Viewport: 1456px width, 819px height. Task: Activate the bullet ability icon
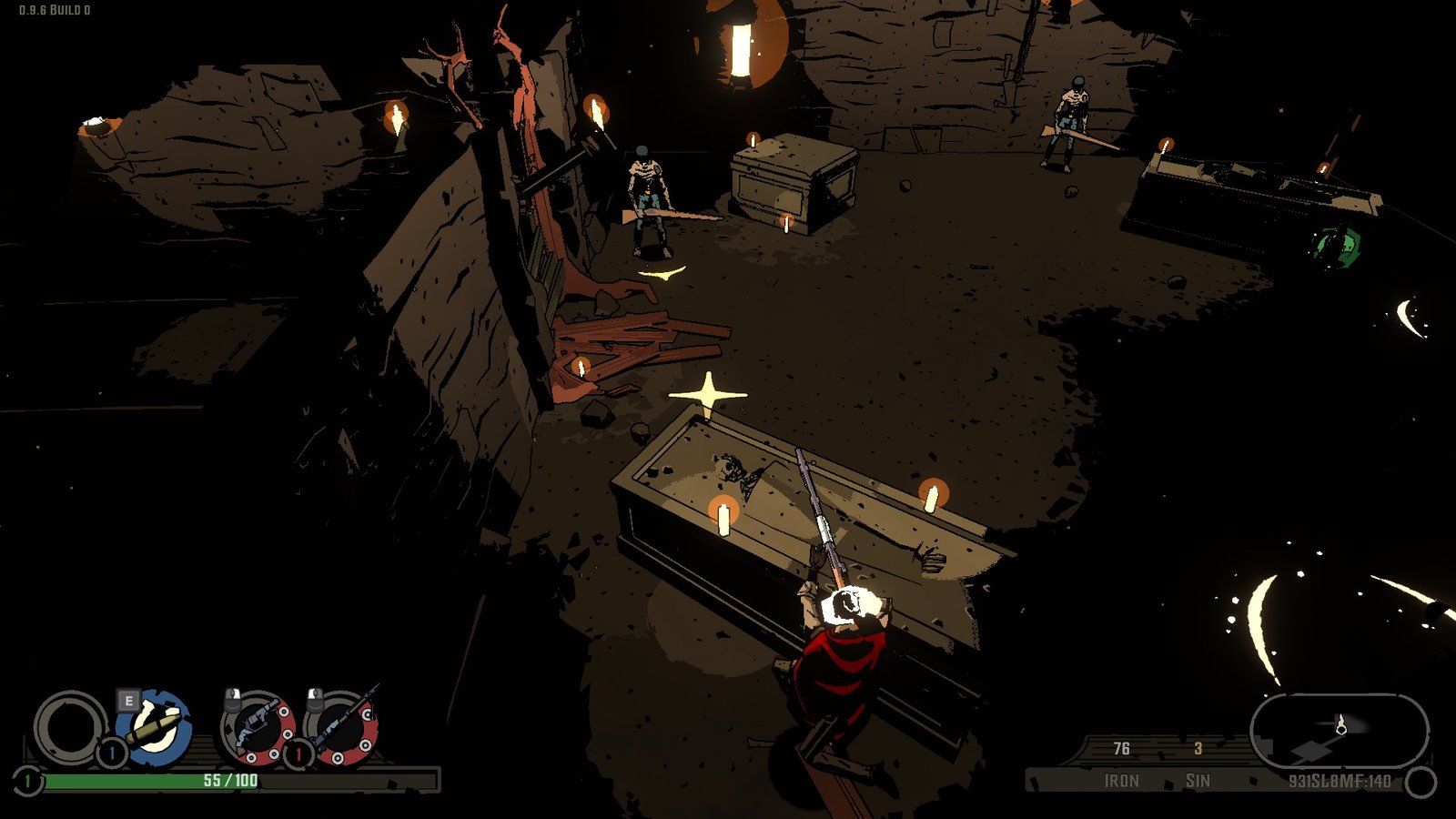155,728
